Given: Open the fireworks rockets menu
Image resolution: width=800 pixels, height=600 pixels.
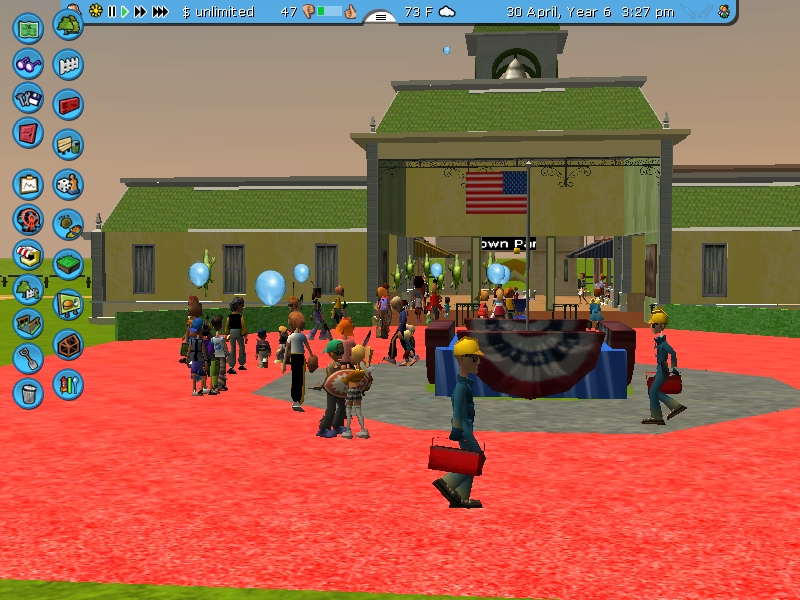Looking at the screenshot, I should pyautogui.click(x=68, y=383).
